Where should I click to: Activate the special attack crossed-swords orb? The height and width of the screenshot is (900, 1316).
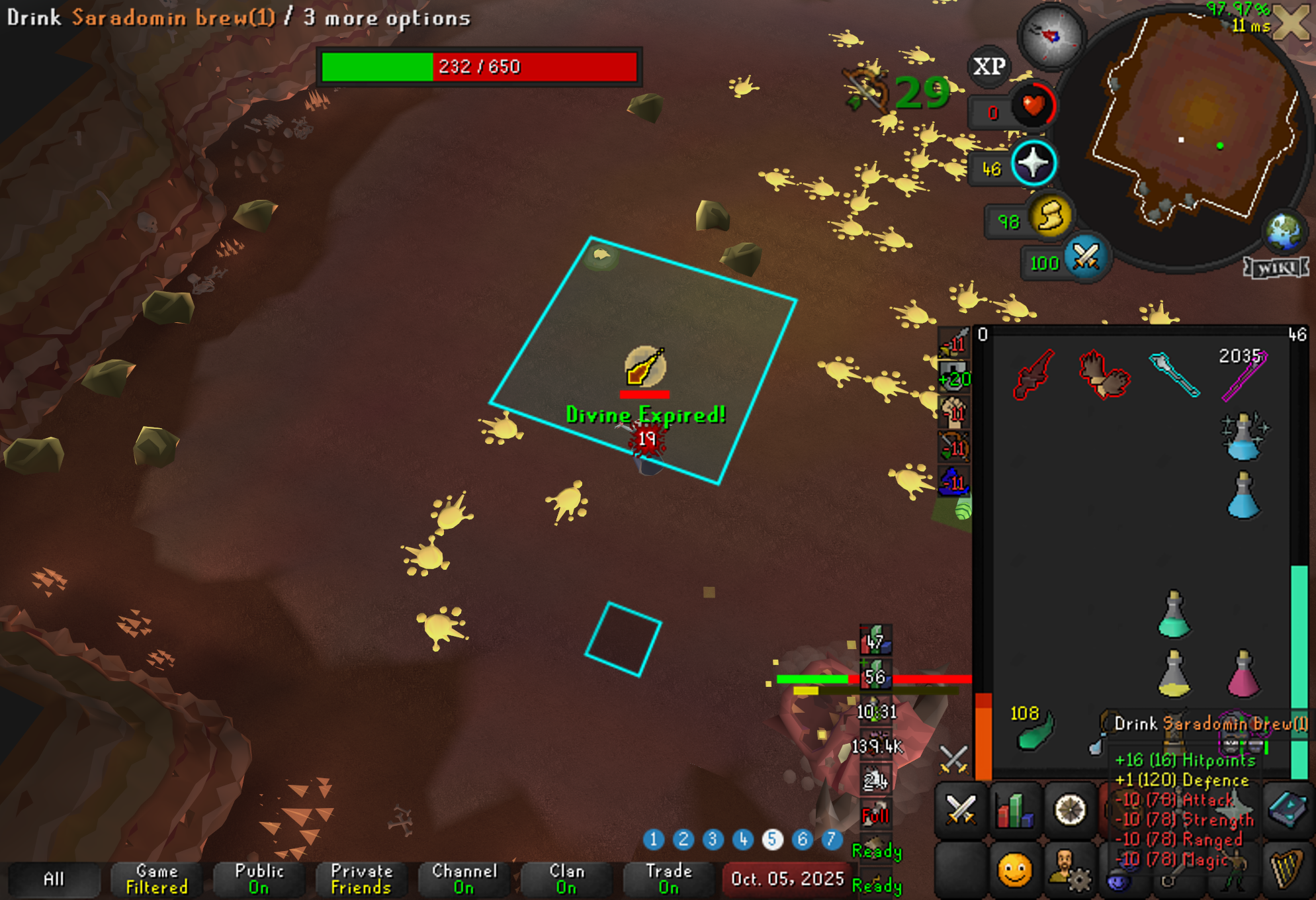click(1086, 257)
